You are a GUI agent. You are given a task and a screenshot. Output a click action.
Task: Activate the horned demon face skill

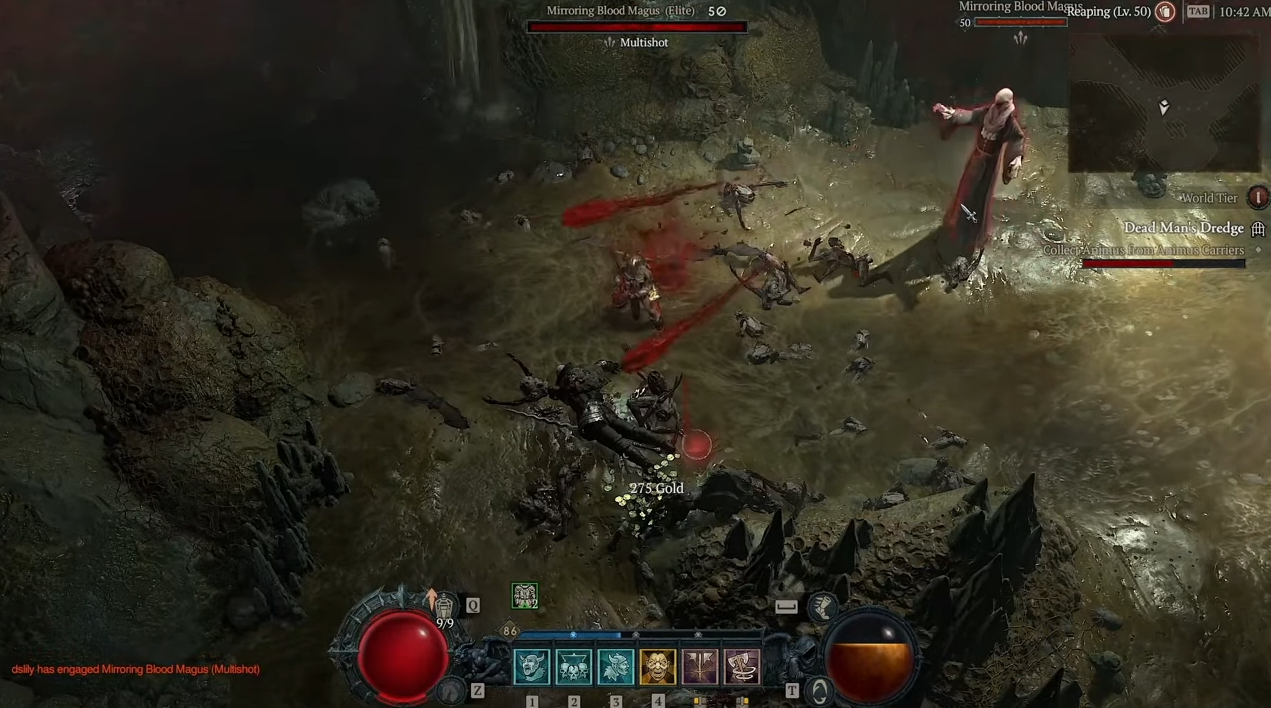pyautogui.click(x=532, y=667)
